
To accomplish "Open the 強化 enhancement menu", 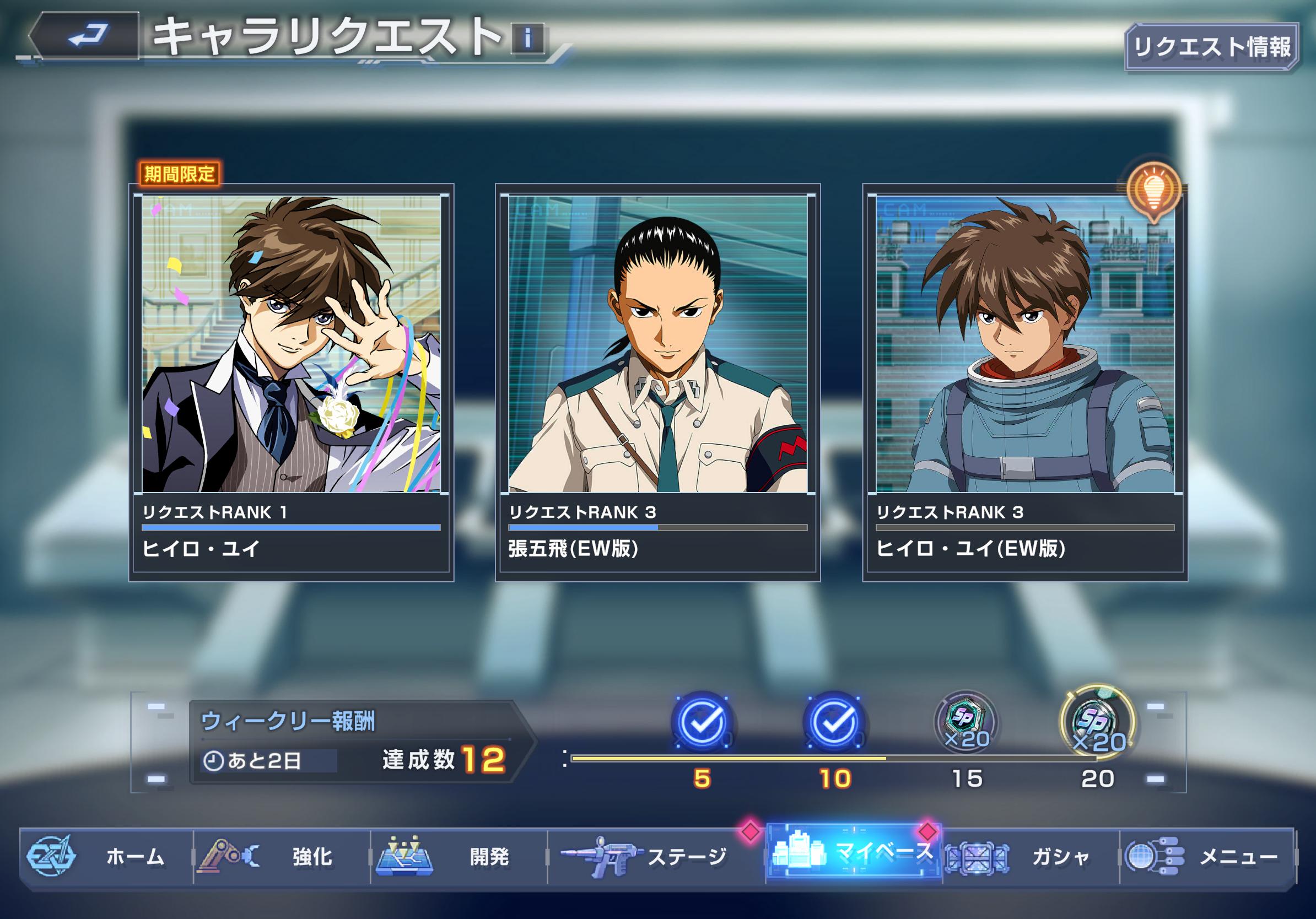I will coord(282,857).
